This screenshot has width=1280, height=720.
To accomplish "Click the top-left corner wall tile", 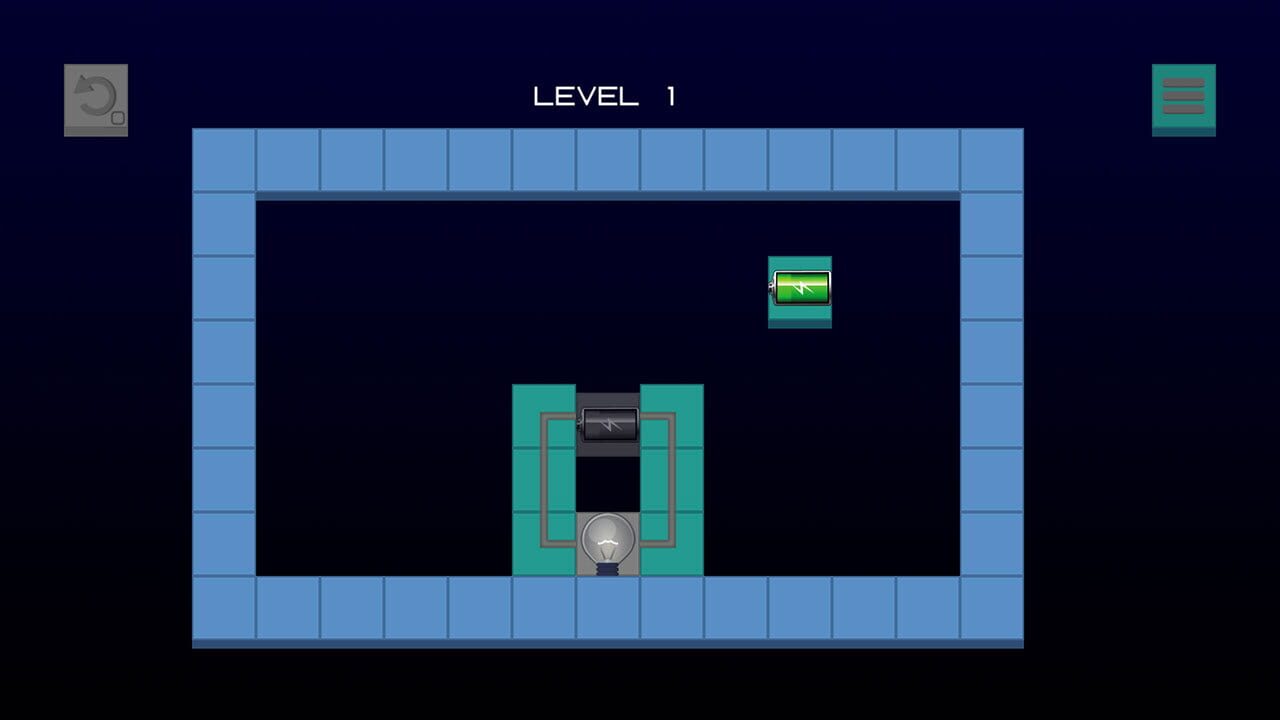I will pyautogui.click(x=224, y=158).
